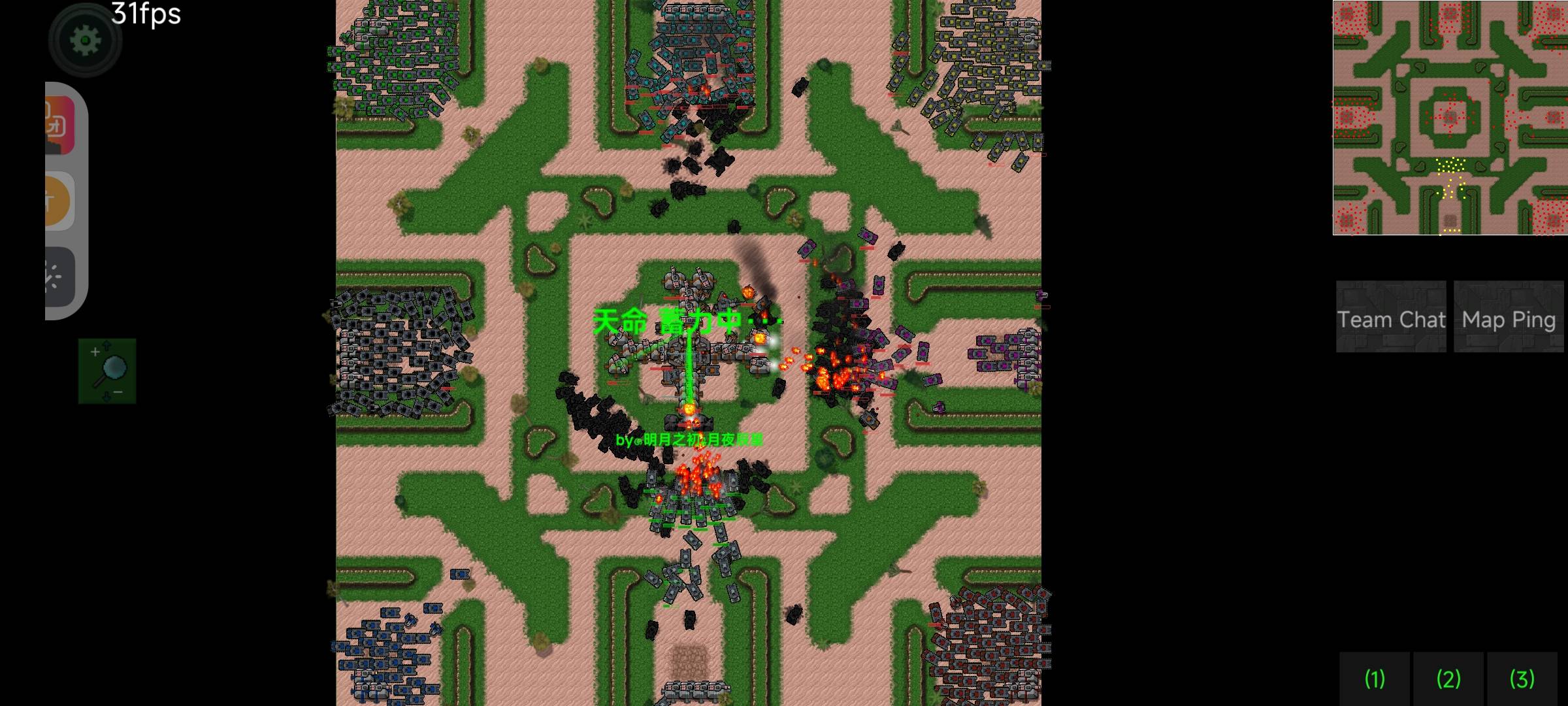1568x706 pixels.
Task: Click the minimap in the corner
Action: [1450, 118]
